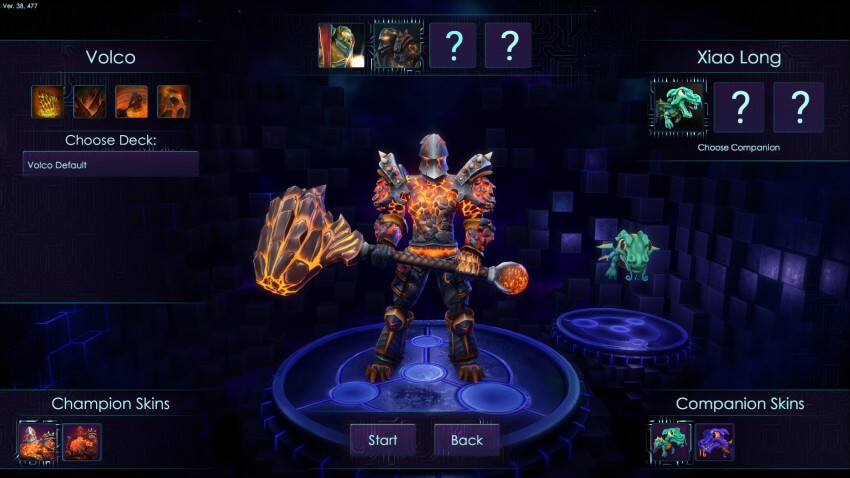Select Volco's dark red cracked-lava ability icon
This screenshot has height=478, width=850.
click(x=89, y=101)
